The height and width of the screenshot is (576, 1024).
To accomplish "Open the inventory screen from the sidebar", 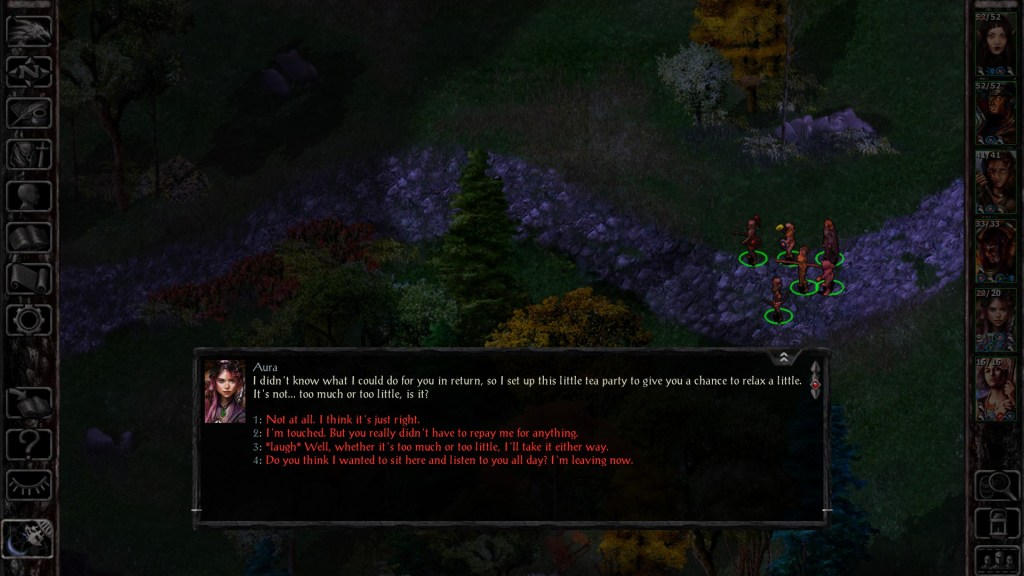I will [29, 154].
